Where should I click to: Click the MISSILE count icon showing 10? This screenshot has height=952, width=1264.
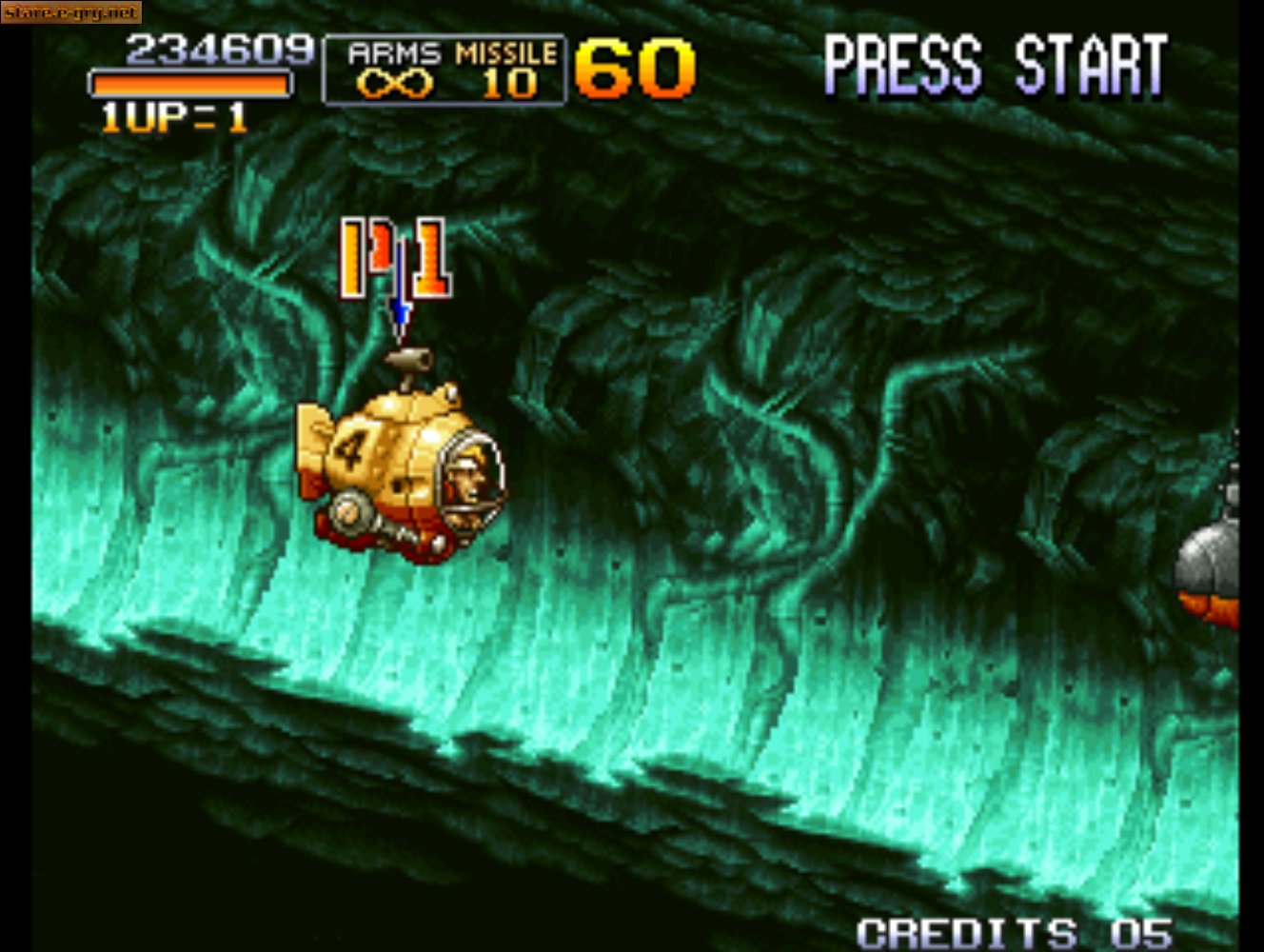point(508,86)
